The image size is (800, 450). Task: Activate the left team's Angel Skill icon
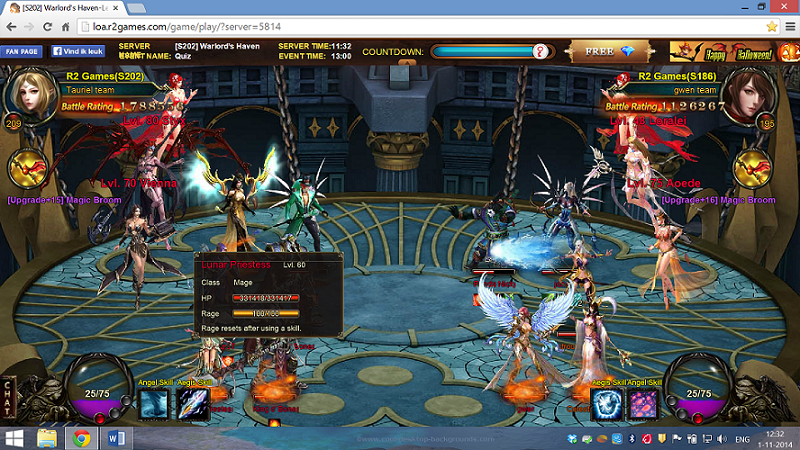[x=155, y=404]
